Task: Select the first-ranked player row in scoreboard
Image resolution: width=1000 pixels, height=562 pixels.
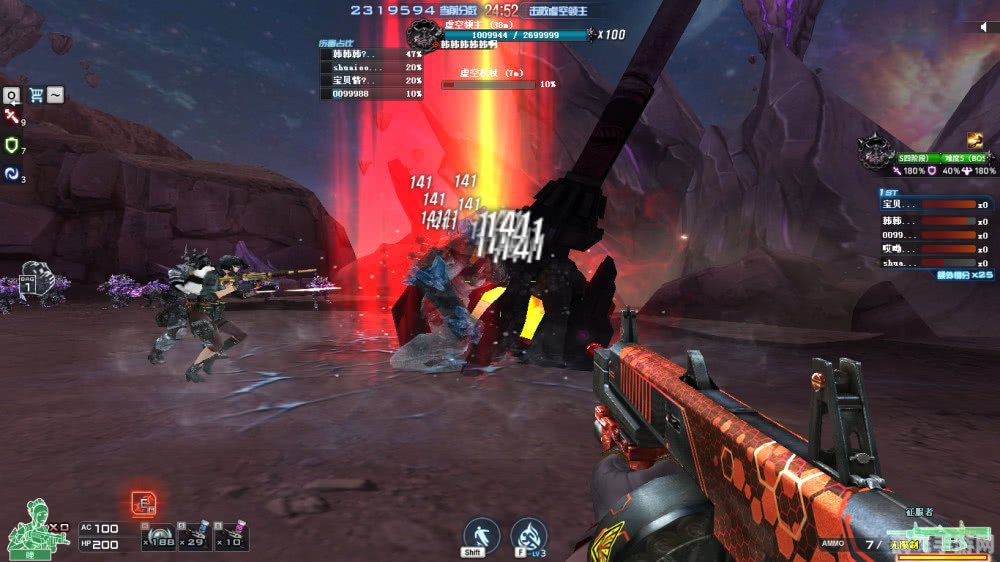Action: pos(936,204)
